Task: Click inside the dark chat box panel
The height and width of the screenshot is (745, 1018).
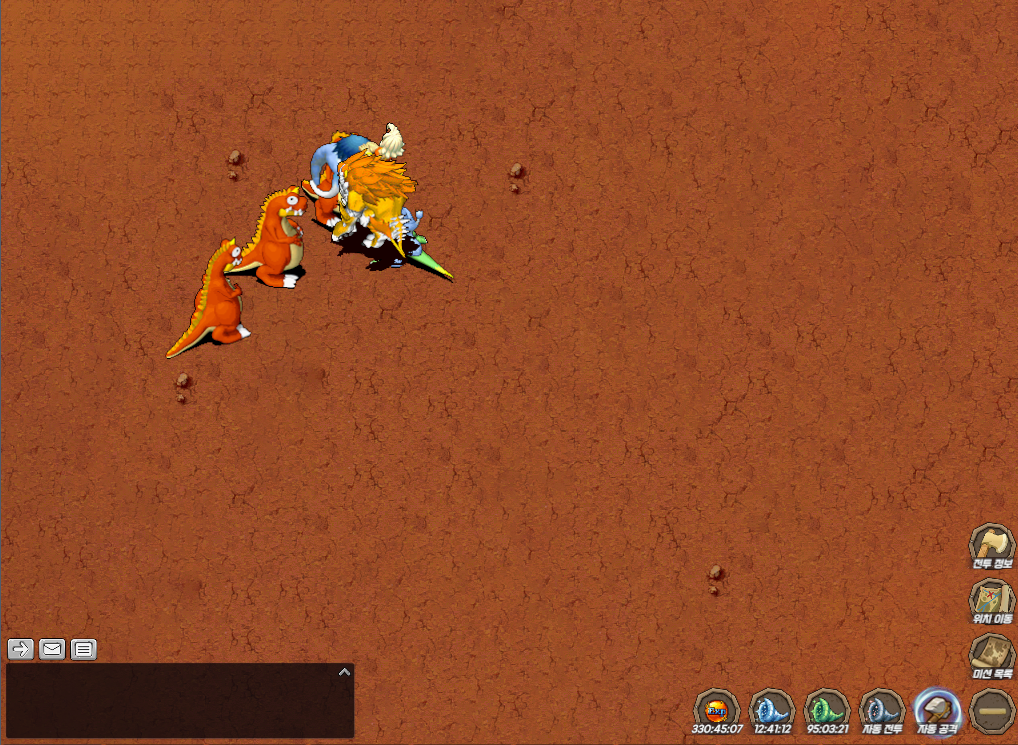Action: [x=170, y=705]
